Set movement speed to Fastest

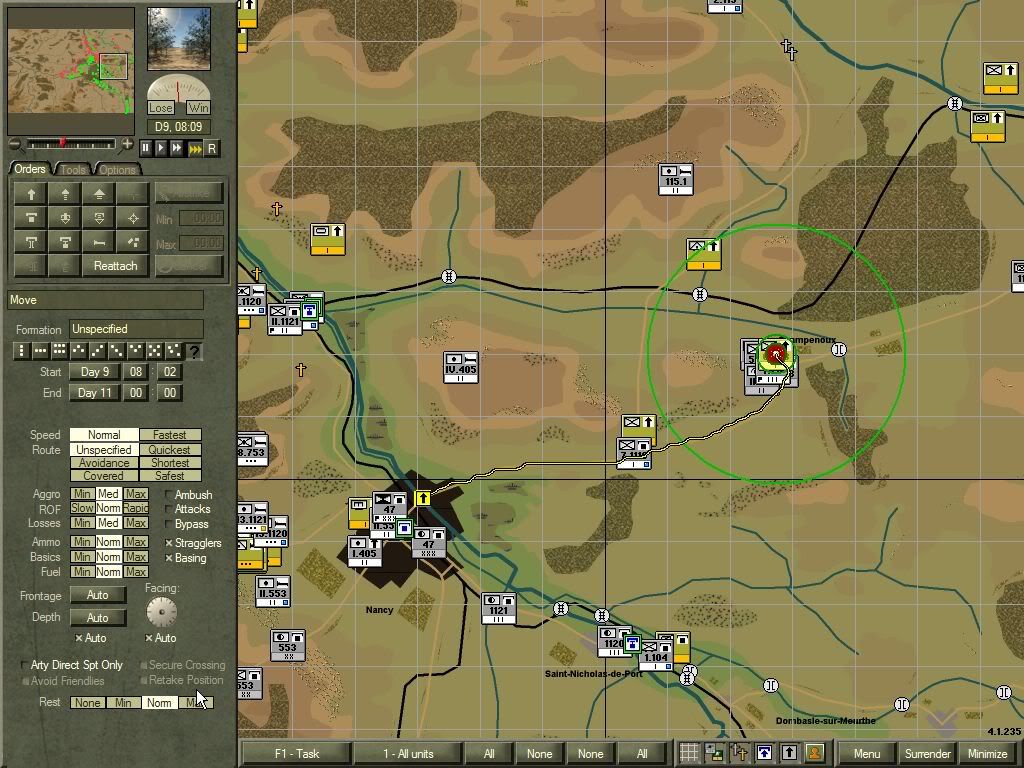pos(170,435)
